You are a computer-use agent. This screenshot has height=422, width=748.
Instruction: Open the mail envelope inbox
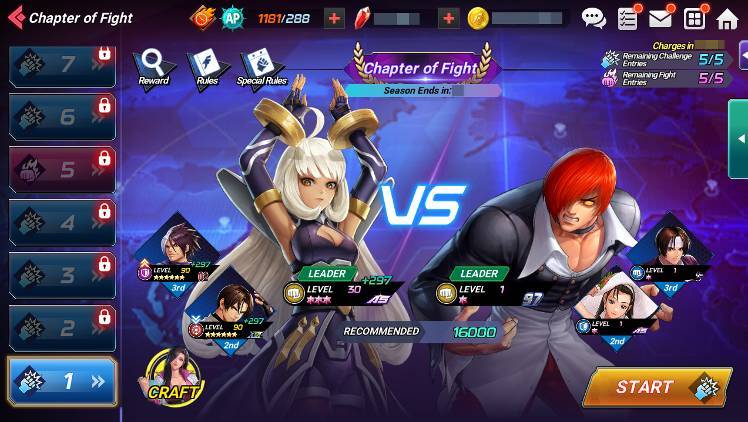tap(660, 18)
